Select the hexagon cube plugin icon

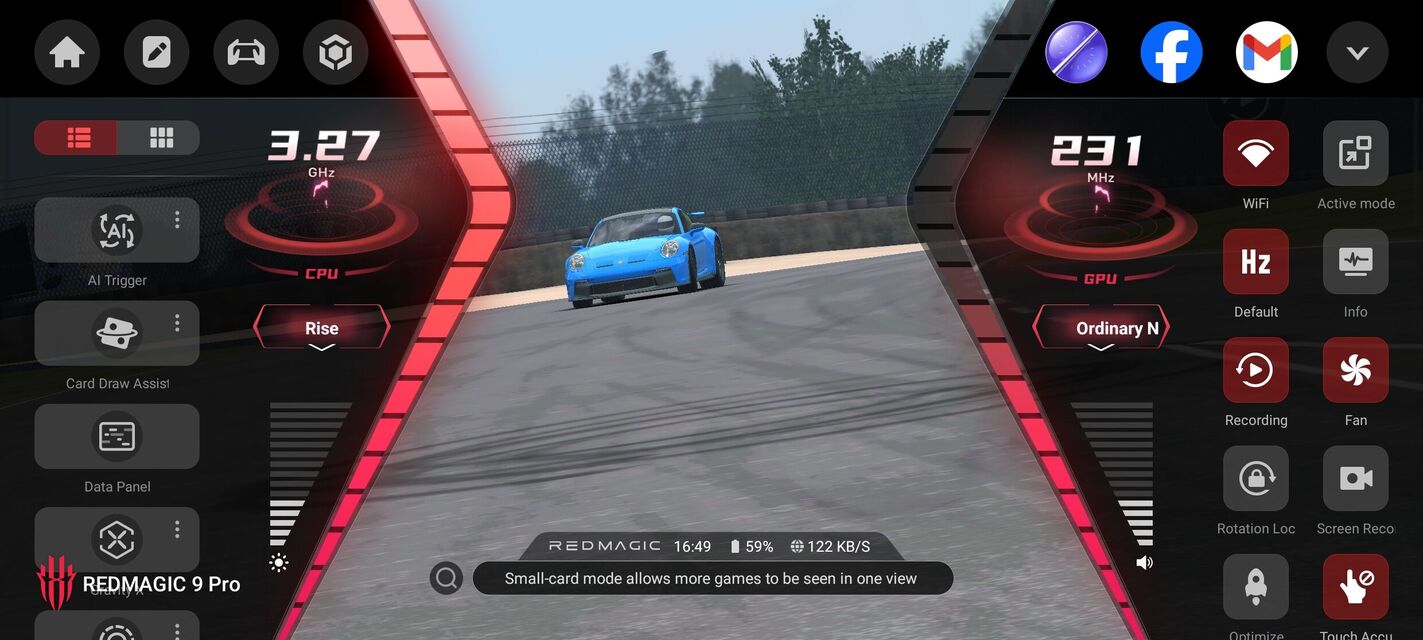[x=335, y=52]
